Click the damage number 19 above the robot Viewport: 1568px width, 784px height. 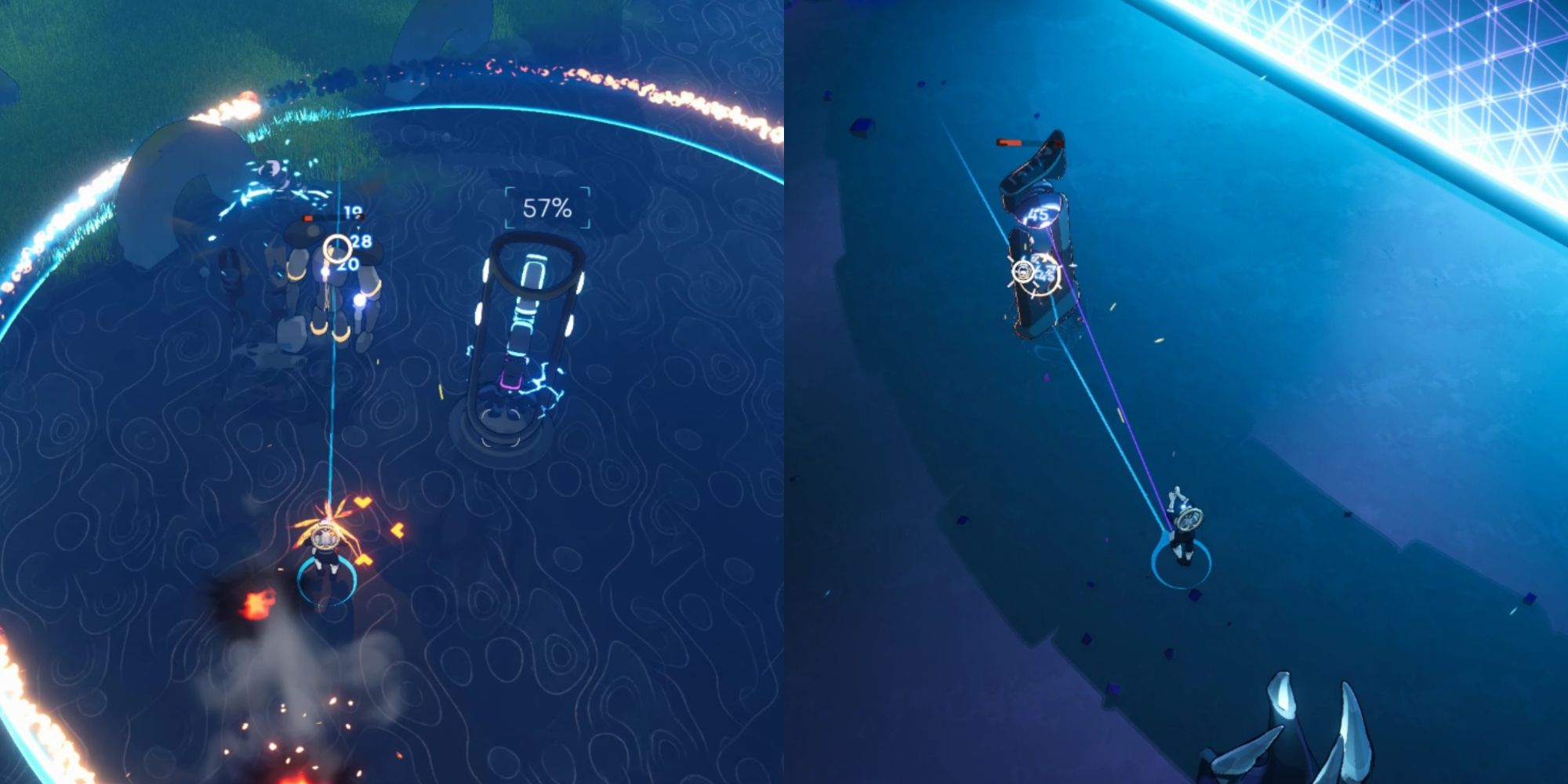[352, 210]
